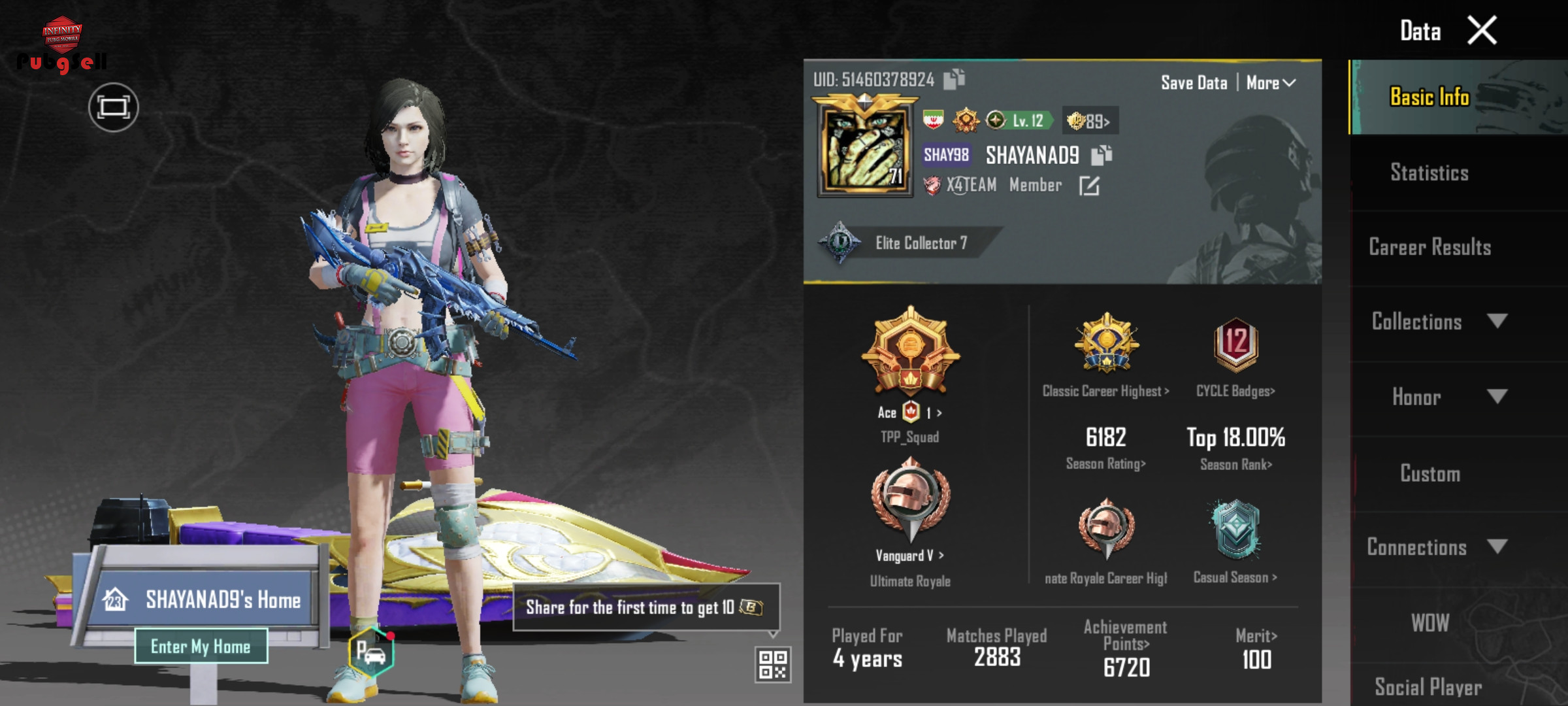This screenshot has width=1568, height=706.
Task: Open the Custom tab
Action: point(1429,473)
